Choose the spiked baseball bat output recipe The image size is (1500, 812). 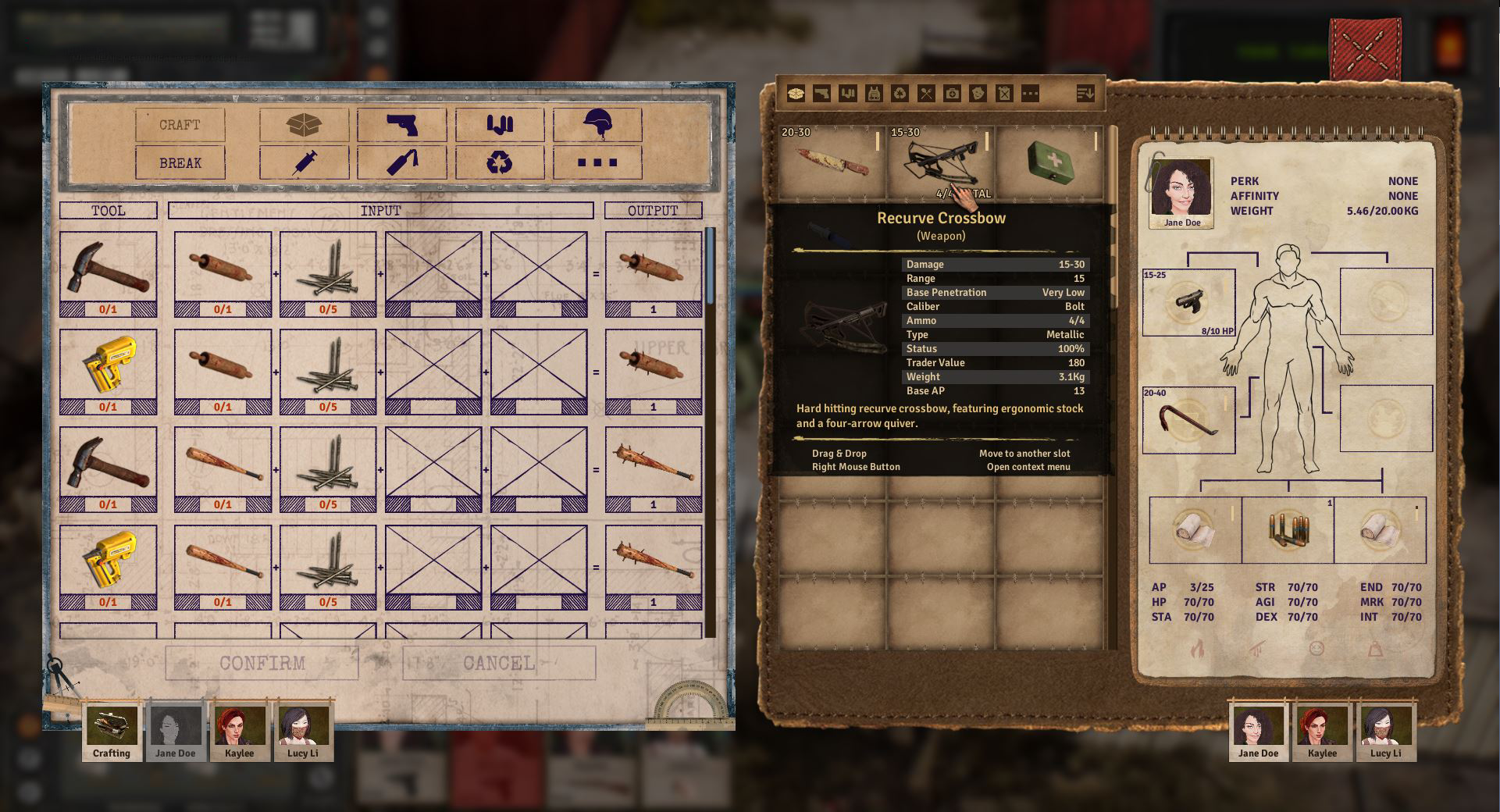(x=654, y=470)
